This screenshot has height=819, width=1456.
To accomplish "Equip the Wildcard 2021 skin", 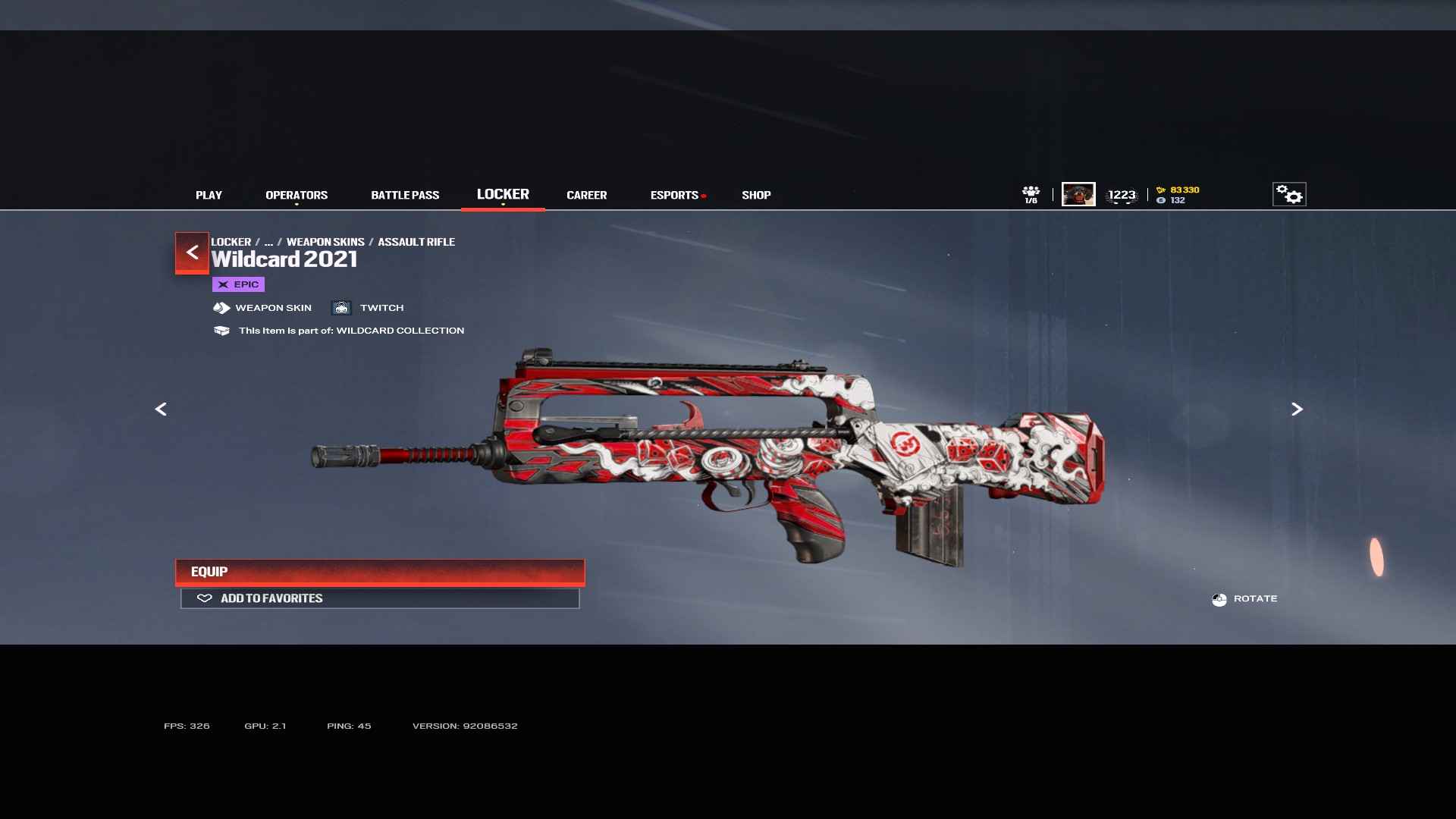I will [x=380, y=572].
